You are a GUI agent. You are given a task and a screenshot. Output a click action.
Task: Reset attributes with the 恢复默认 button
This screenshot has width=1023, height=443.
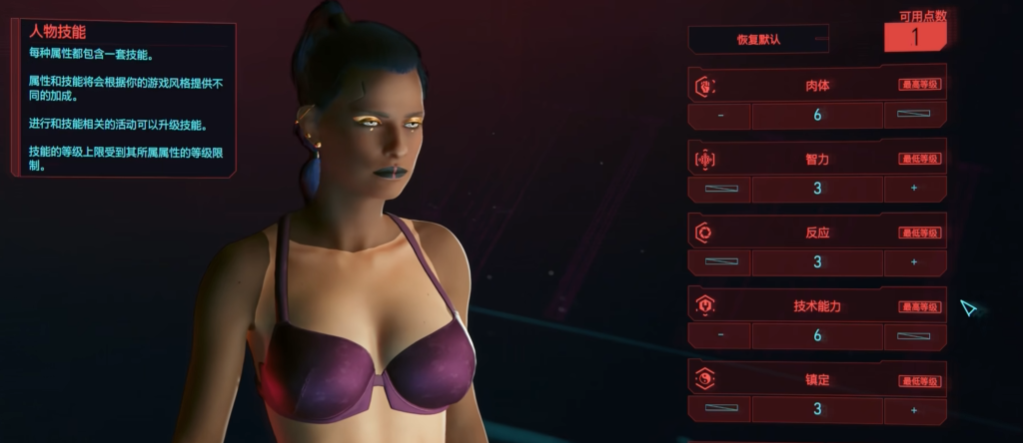[x=758, y=40]
